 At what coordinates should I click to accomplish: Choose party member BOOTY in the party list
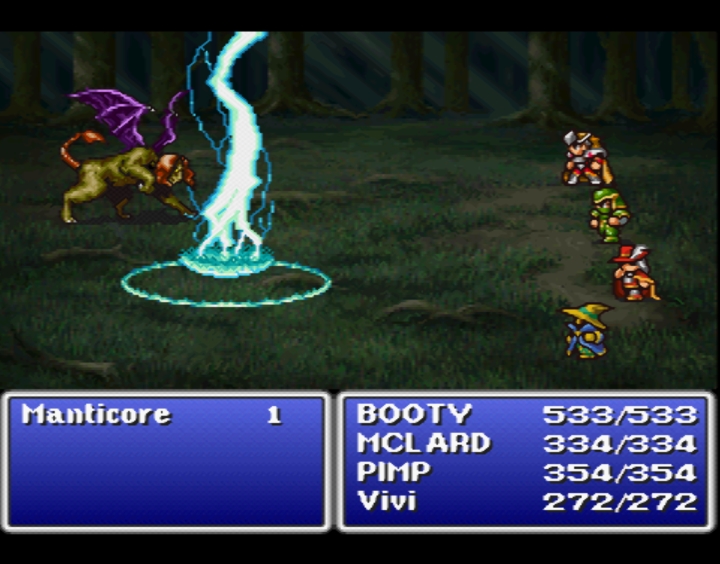click(x=414, y=414)
